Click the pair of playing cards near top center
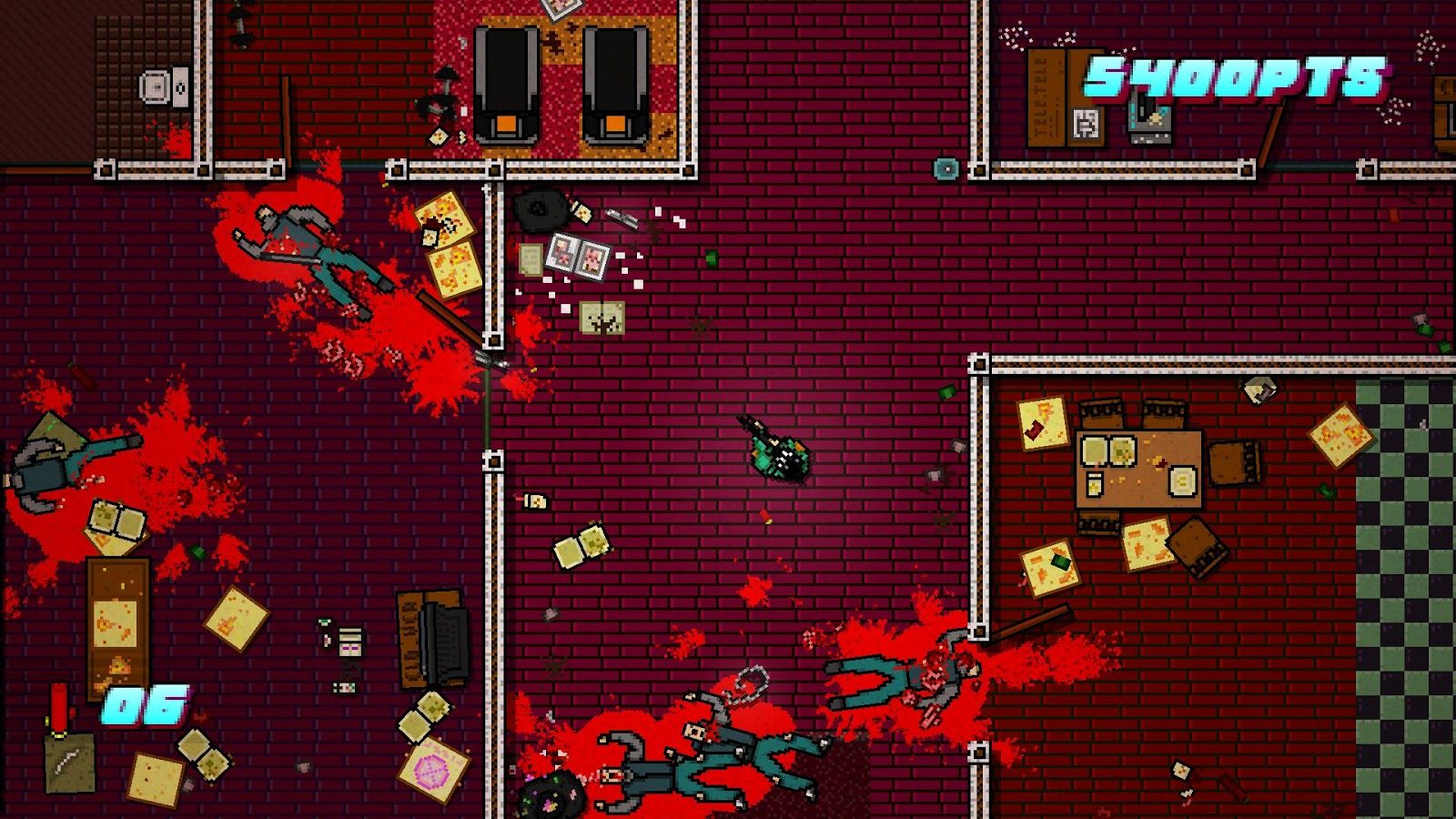 (578, 256)
